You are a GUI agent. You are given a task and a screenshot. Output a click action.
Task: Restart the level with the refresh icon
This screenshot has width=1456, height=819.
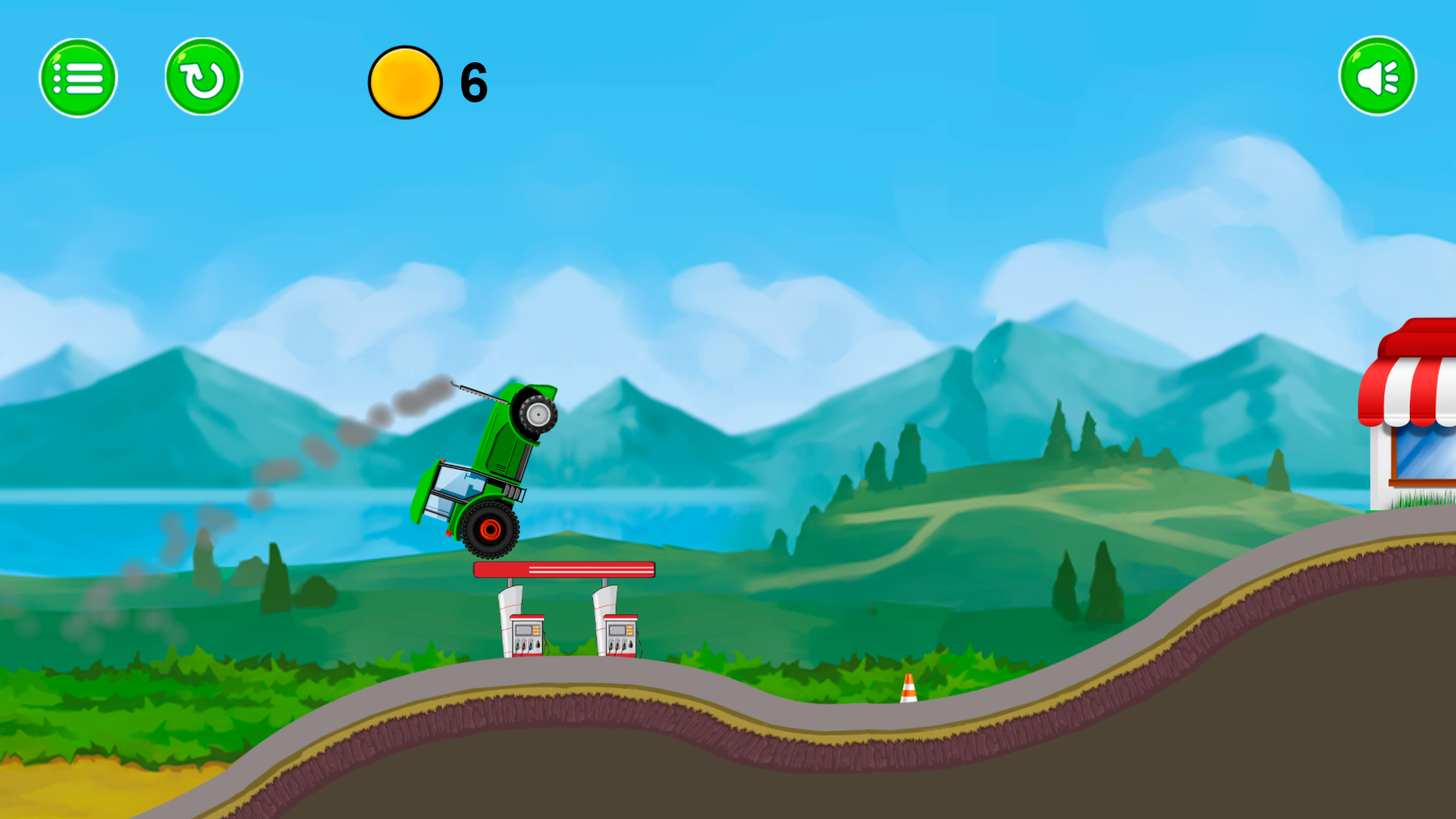pos(201,77)
